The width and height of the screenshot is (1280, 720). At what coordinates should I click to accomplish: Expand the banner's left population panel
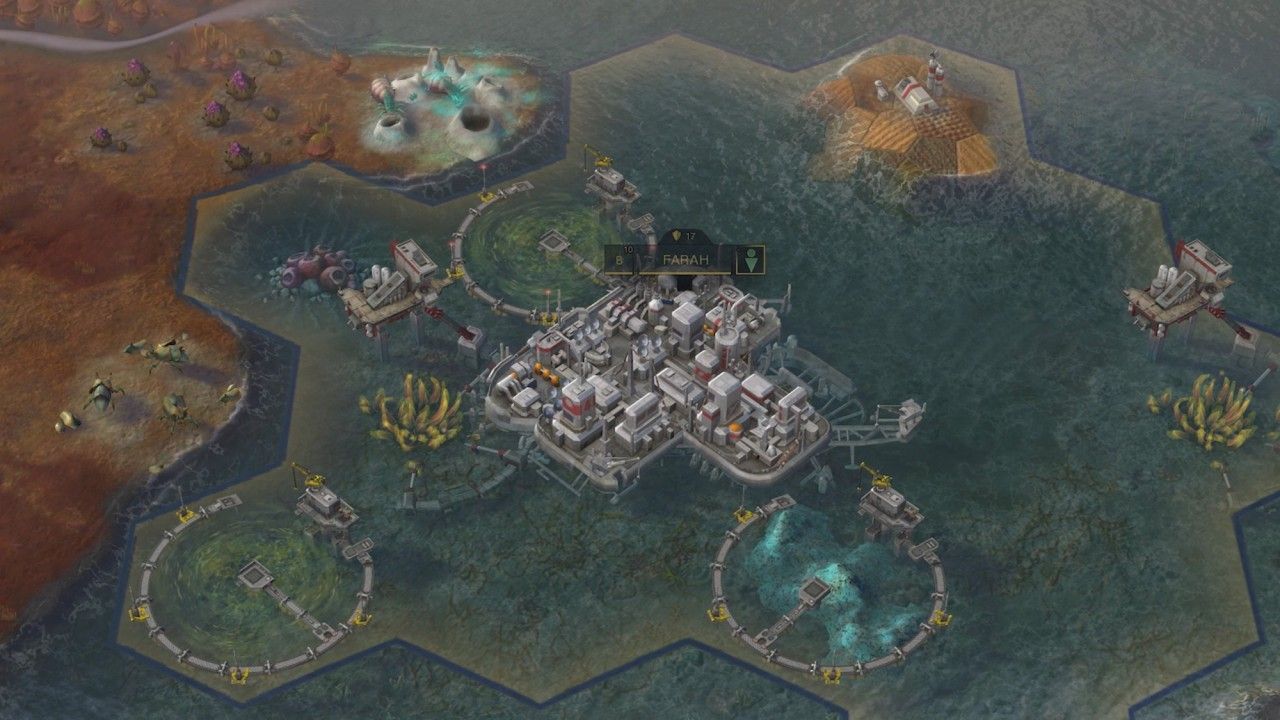click(x=622, y=258)
